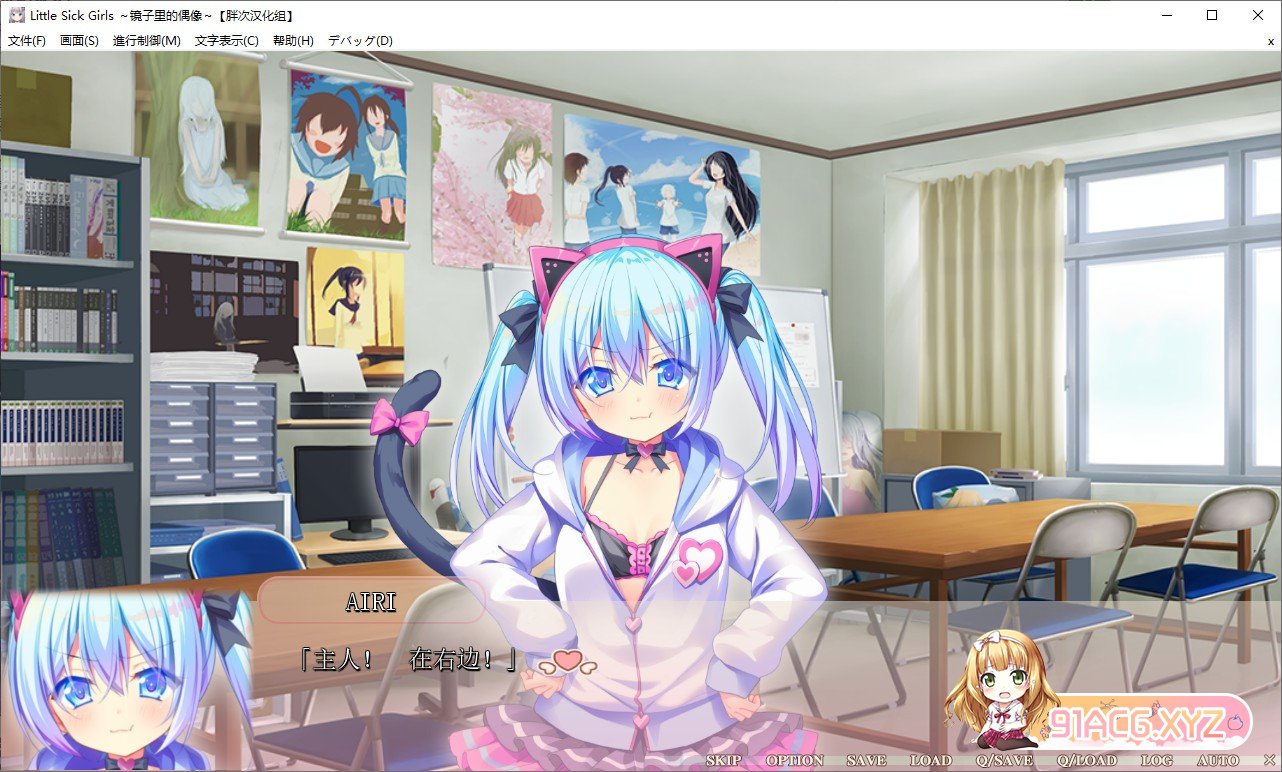Open the SAVE screen
The width and height of the screenshot is (1282, 772).
click(x=864, y=760)
